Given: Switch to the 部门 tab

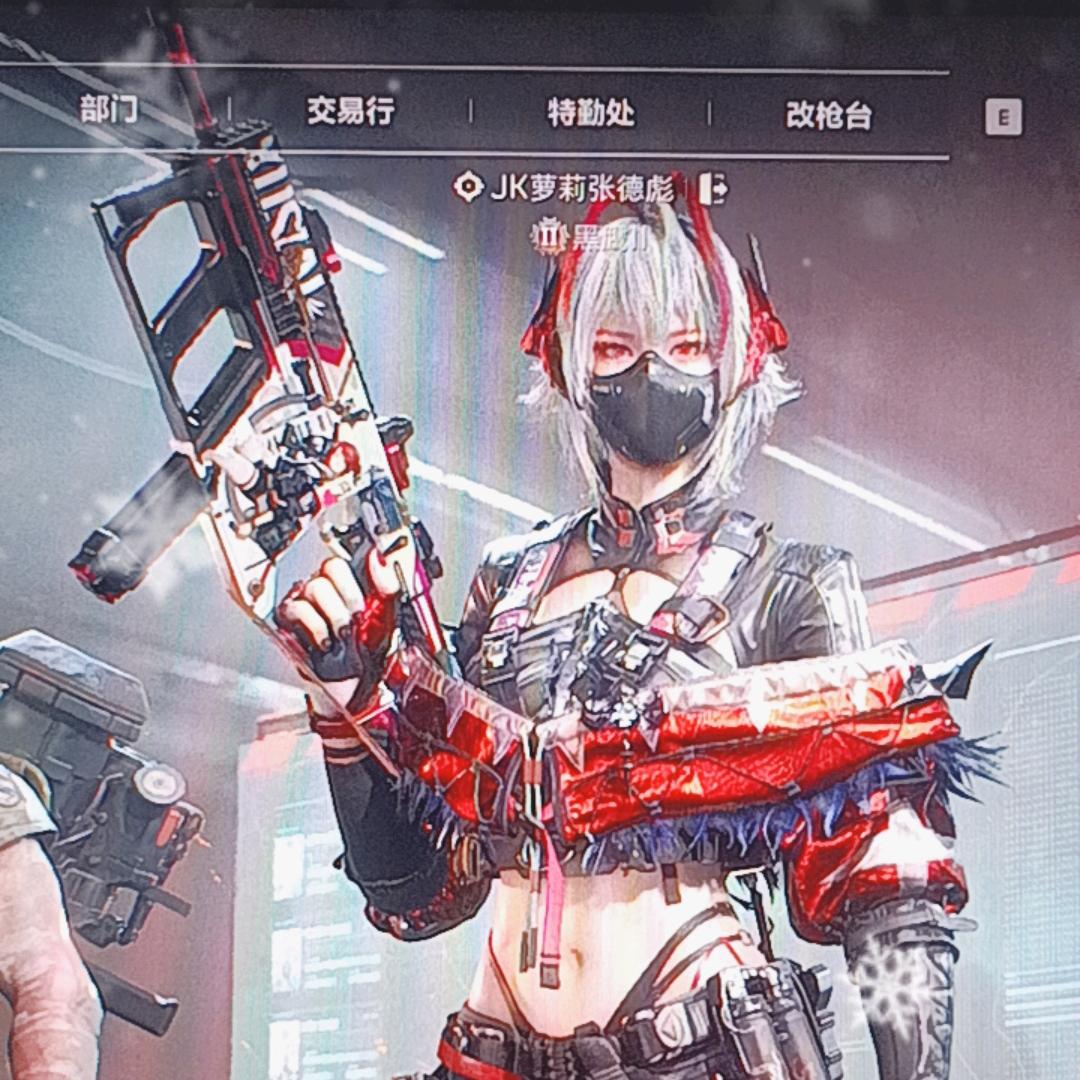Looking at the screenshot, I should [x=110, y=109].
